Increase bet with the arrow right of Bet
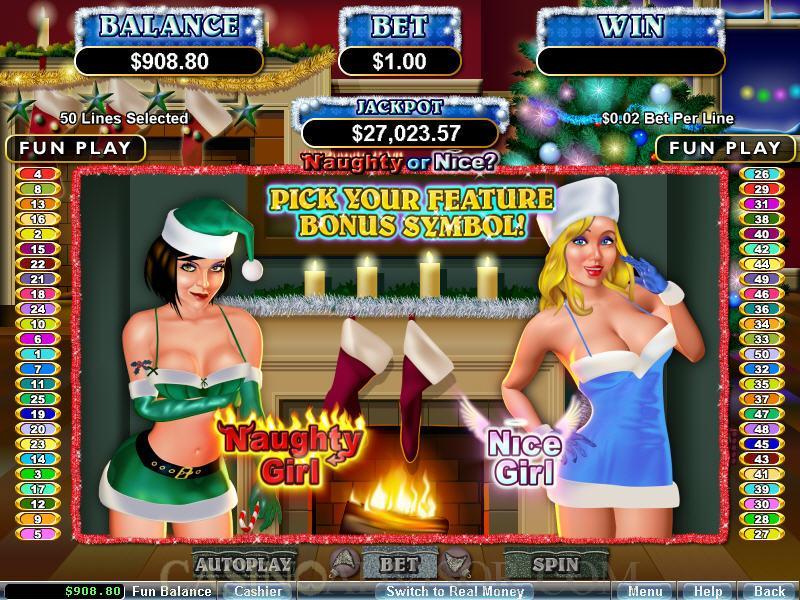800x600 pixels. 453,565
